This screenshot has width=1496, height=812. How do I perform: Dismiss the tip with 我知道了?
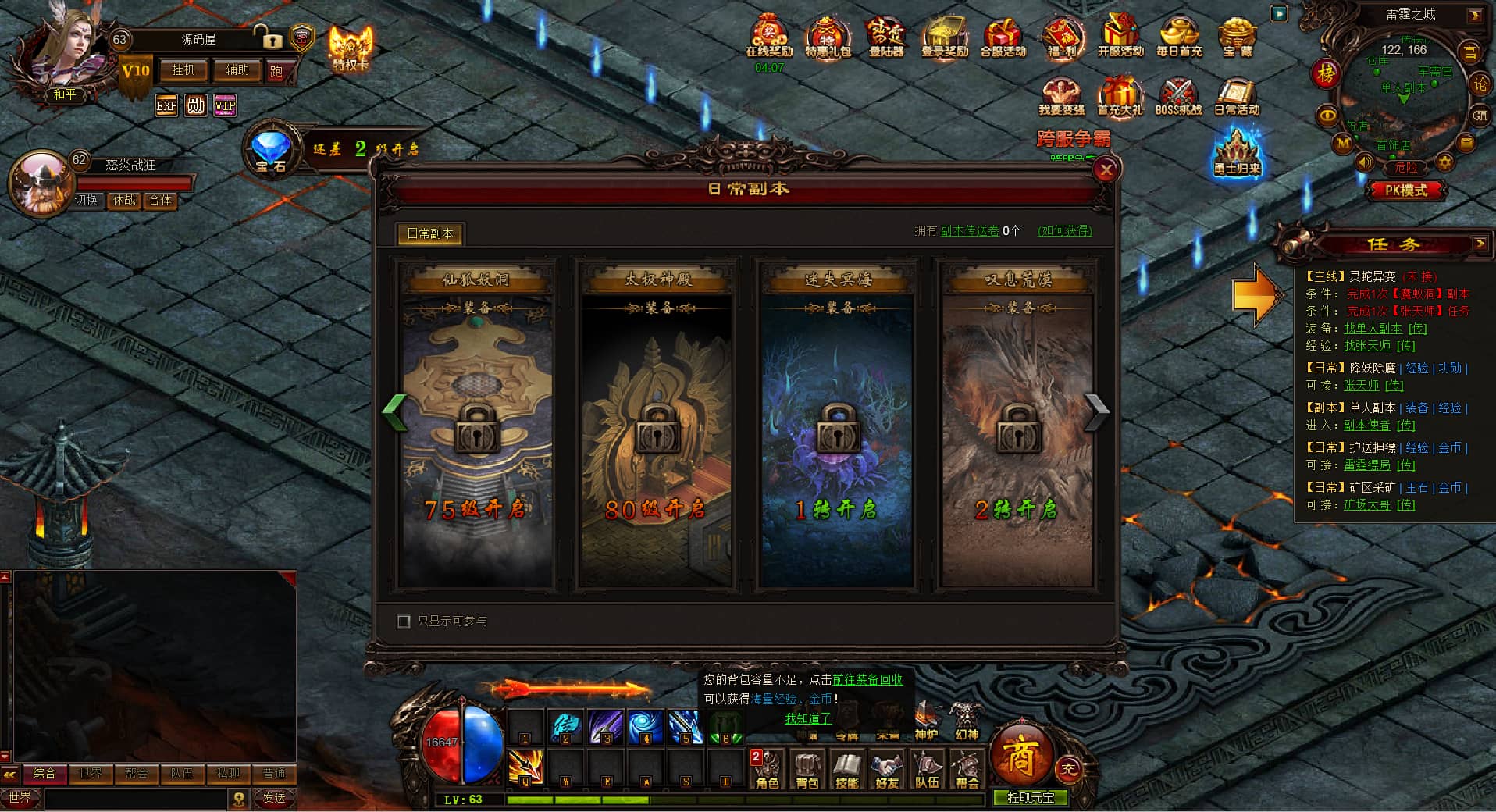coord(807,718)
